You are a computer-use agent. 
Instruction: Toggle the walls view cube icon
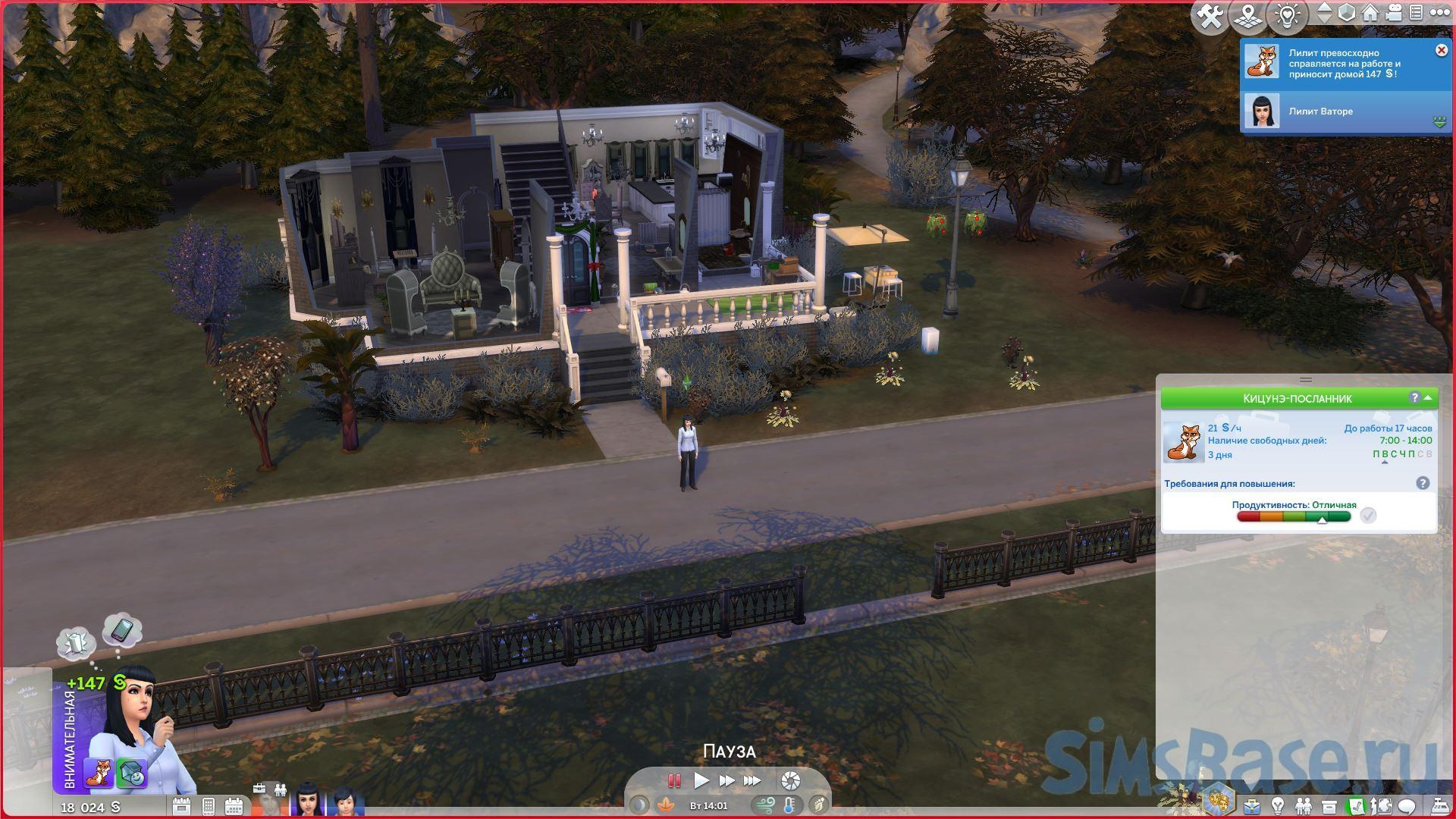point(1346,13)
